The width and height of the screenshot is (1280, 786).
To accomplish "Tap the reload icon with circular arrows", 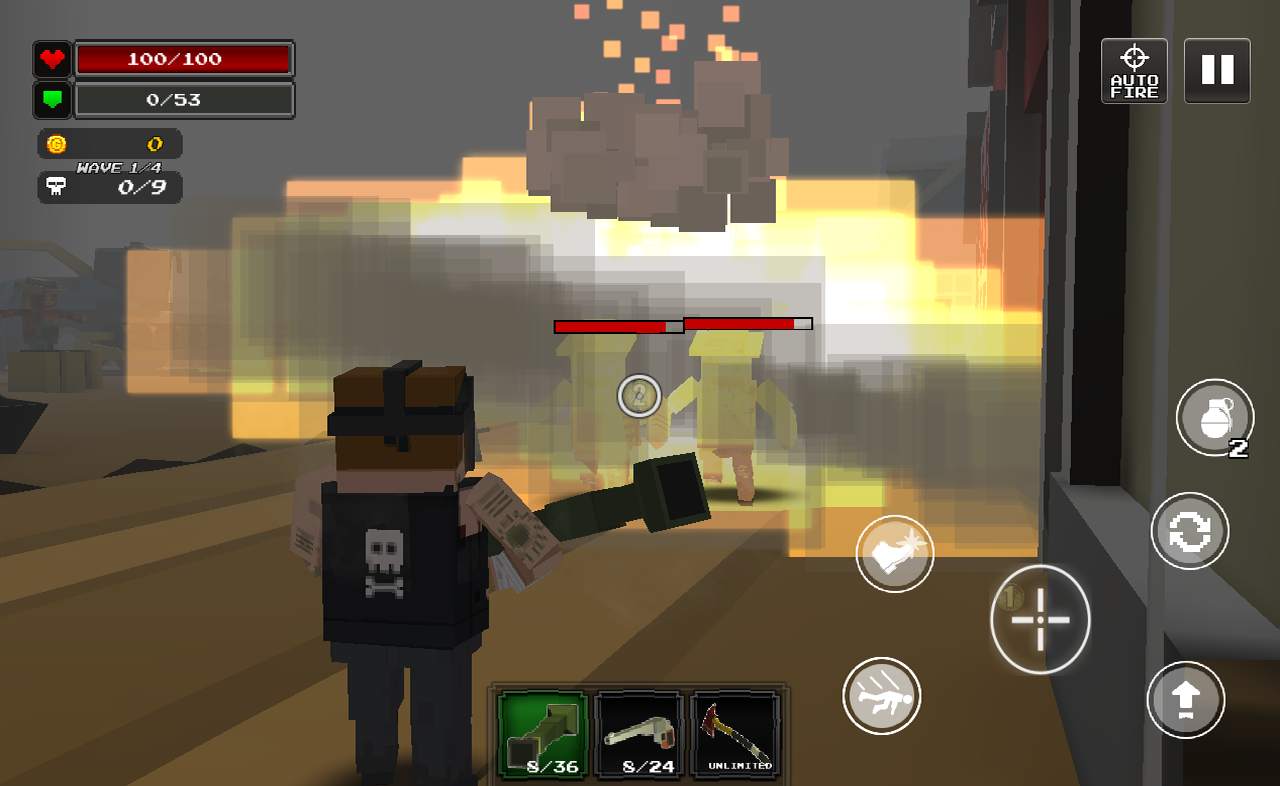I will (x=1189, y=532).
